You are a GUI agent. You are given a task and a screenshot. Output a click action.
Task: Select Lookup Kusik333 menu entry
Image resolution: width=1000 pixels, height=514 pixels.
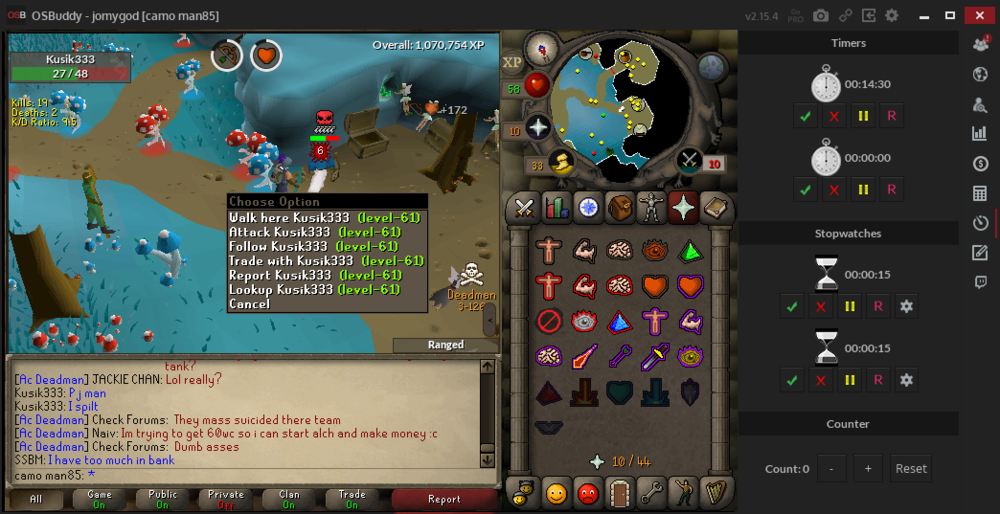[314, 290]
